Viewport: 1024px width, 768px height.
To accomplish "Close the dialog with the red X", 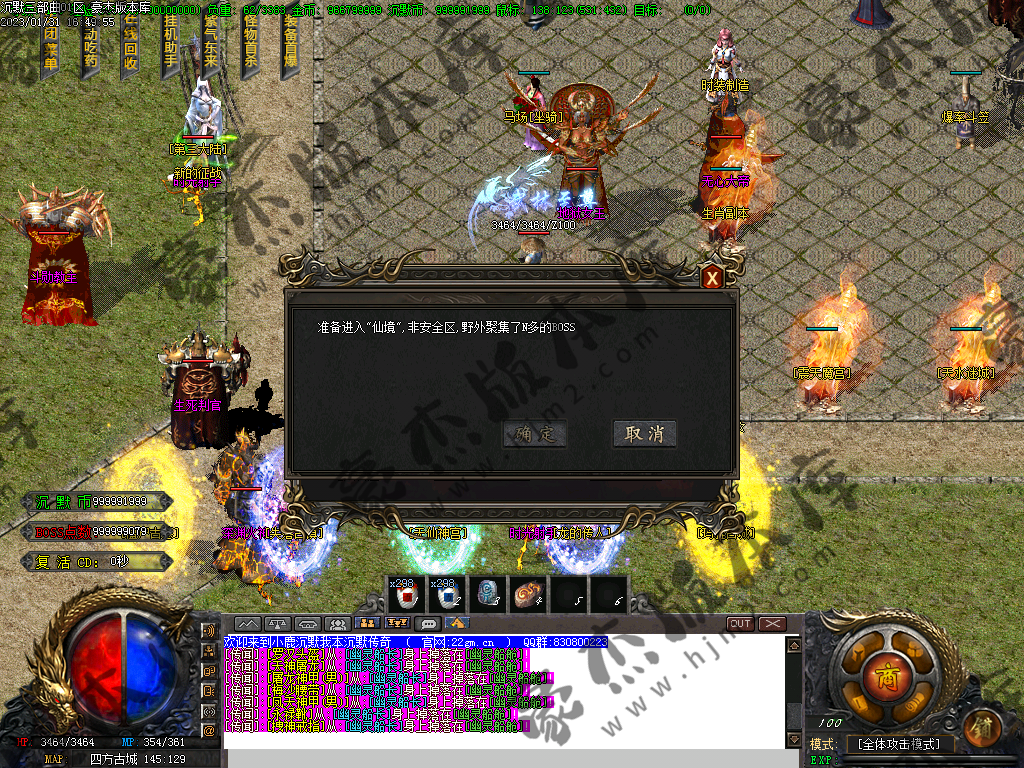I will click(712, 278).
